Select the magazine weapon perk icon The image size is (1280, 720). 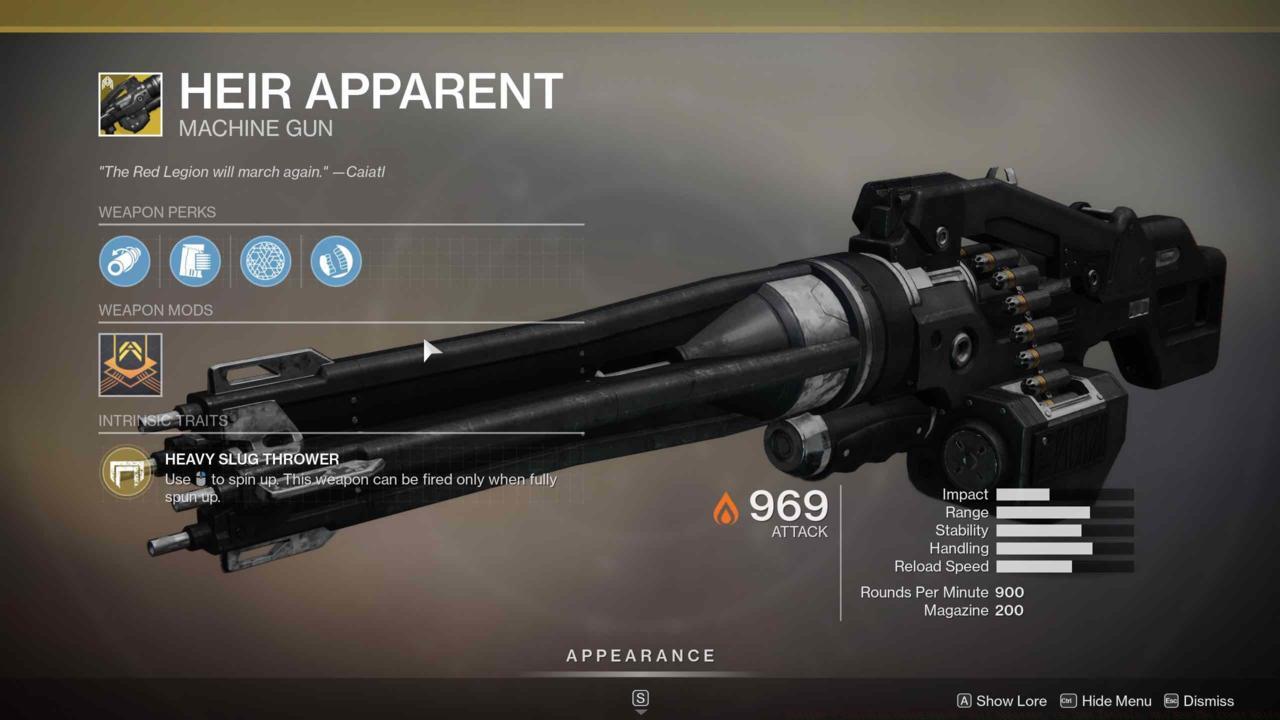click(334, 261)
